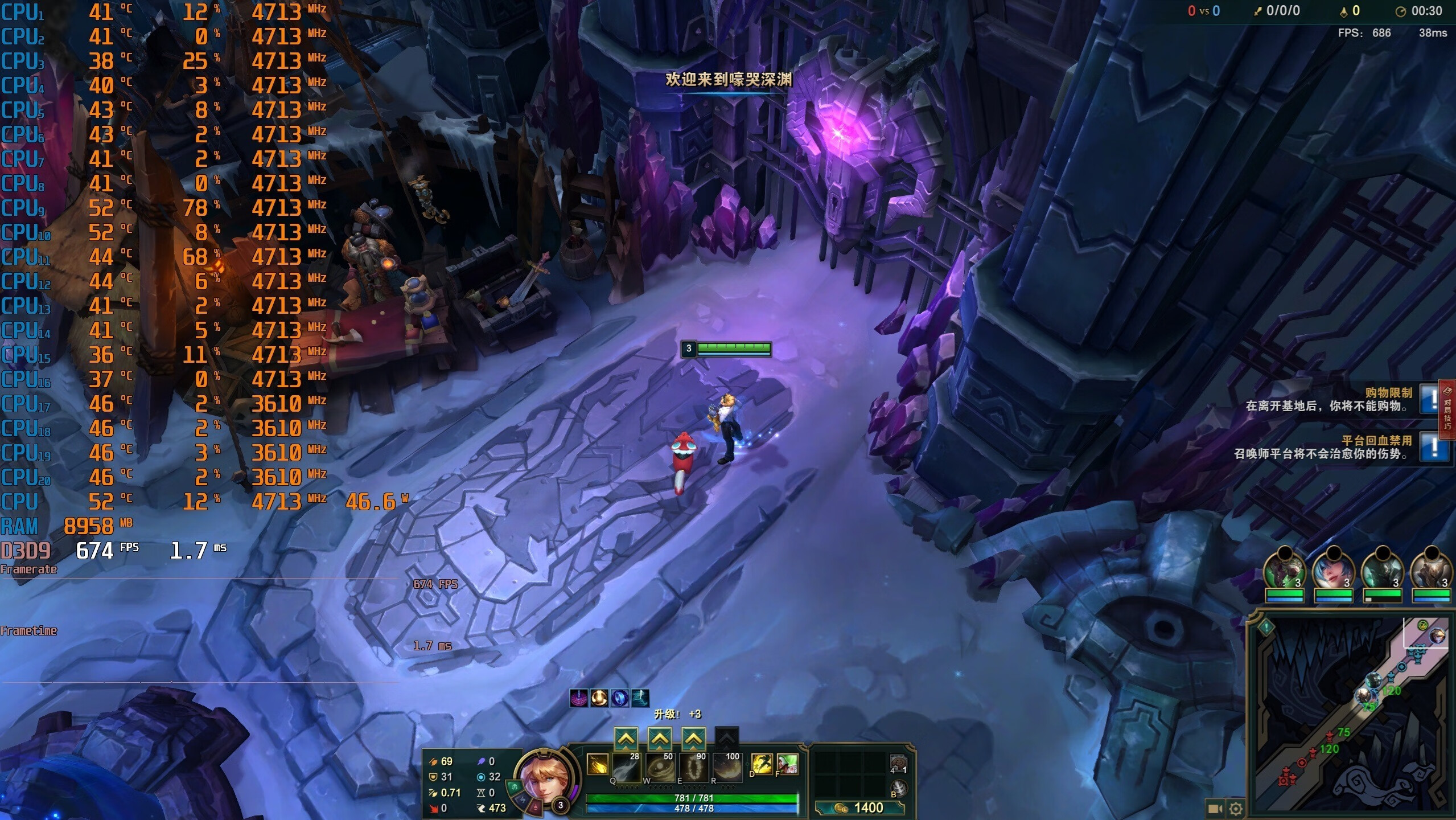Open the minimap settings gear
Viewport: 1456px width, 820px height.
click(1236, 809)
